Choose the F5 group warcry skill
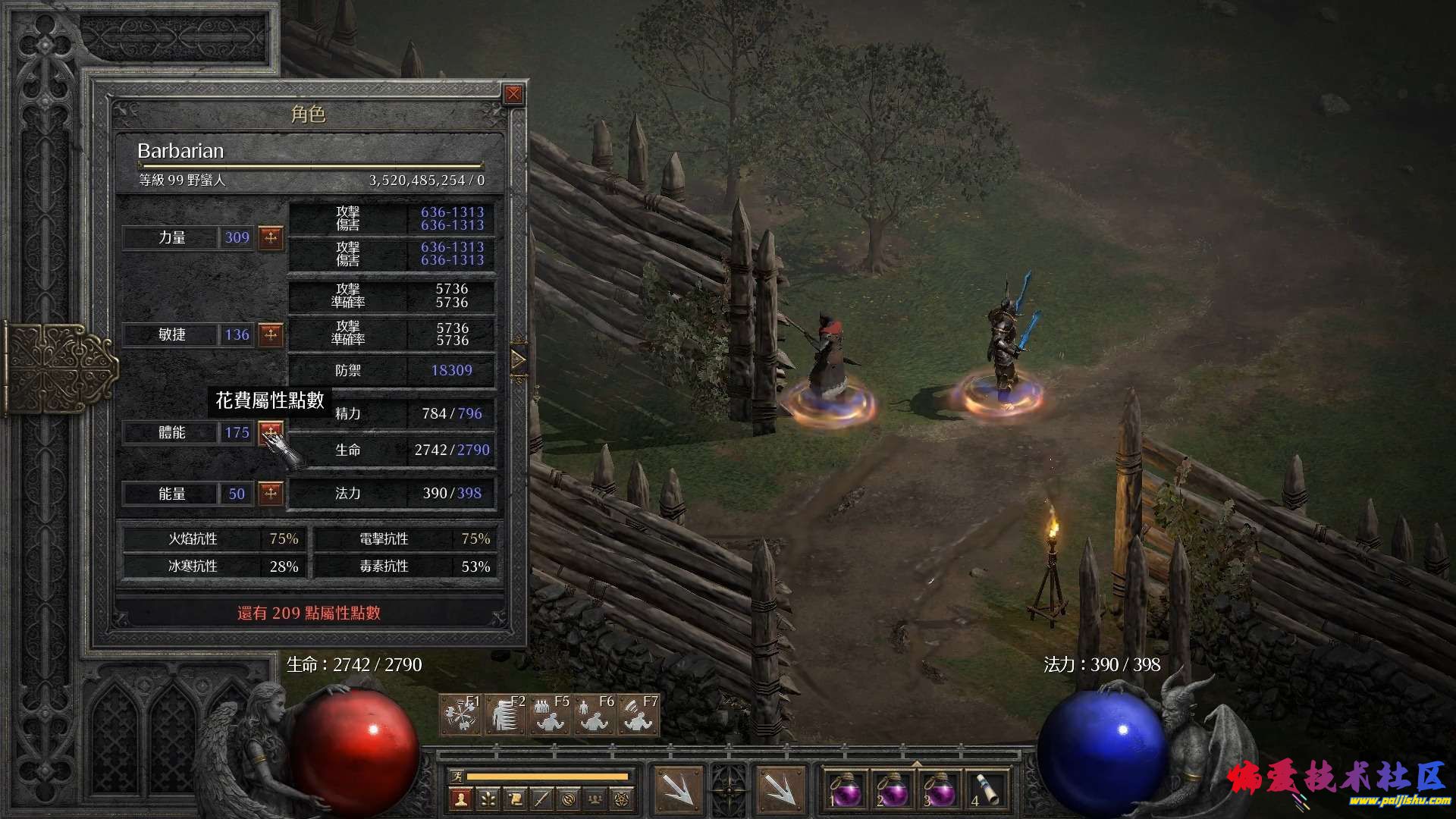This screenshot has width=1456, height=819. click(550, 715)
